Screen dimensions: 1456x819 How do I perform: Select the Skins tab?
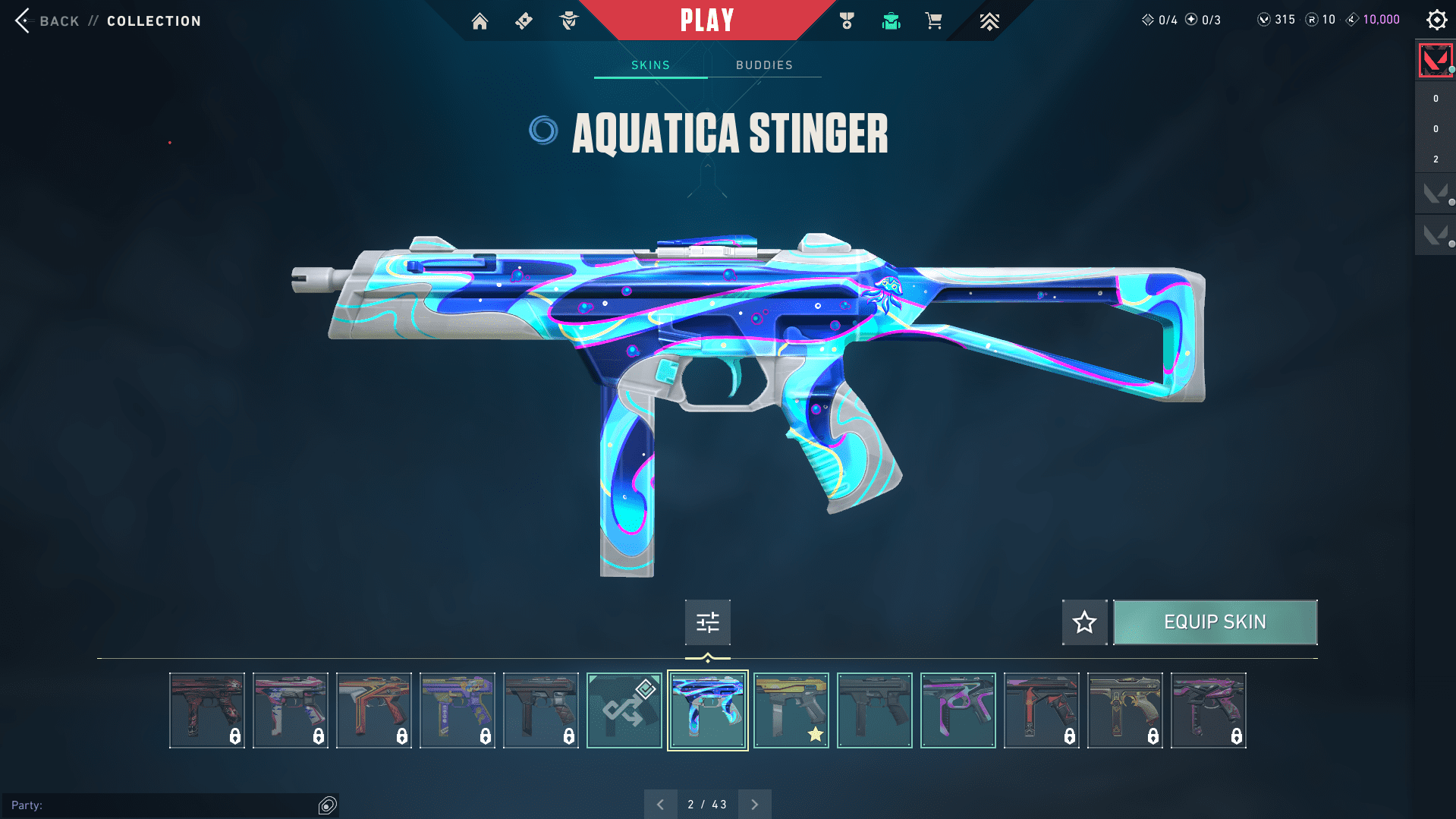click(x=650, y=65)
